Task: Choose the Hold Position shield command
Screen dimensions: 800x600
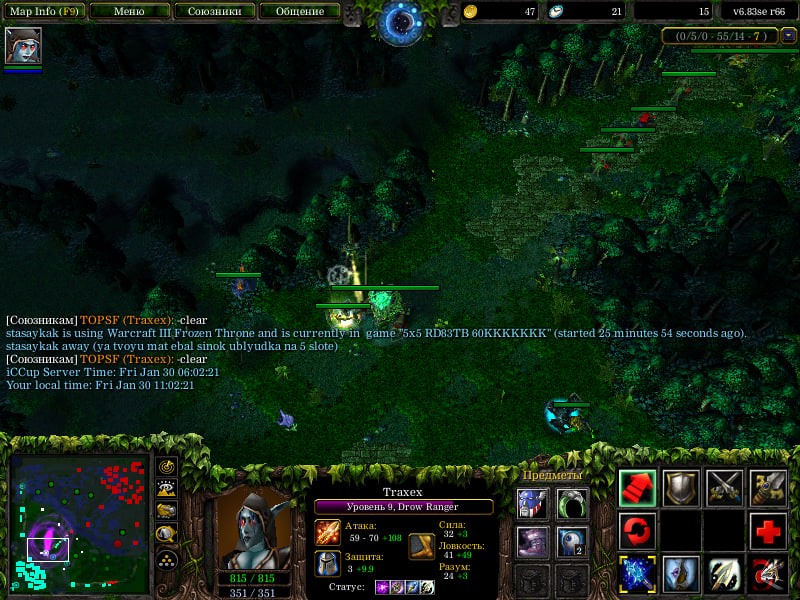Action: tap(681, 487)
